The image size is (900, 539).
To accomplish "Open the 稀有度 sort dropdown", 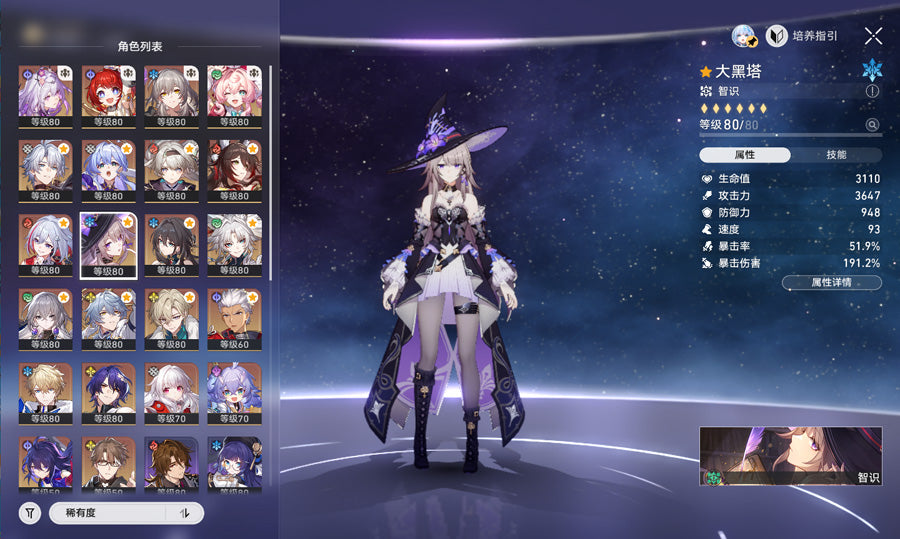I will click(108, 513).
